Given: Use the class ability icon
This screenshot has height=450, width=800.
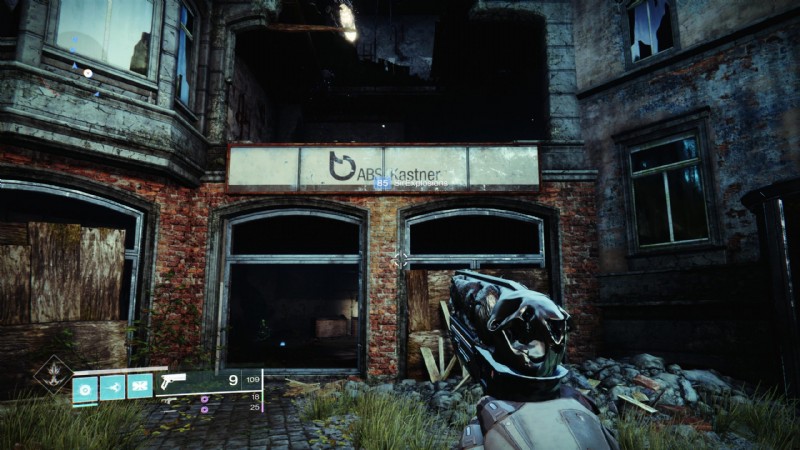Looking at the screenshot, I should tap(139, 386).
